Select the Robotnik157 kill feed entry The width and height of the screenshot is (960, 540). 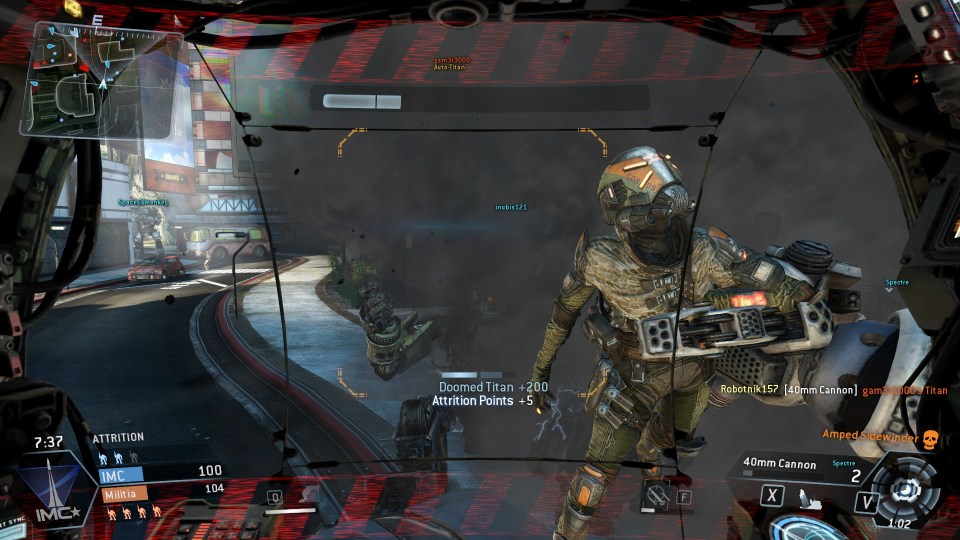pyautogui.click(x=820, y=389)
